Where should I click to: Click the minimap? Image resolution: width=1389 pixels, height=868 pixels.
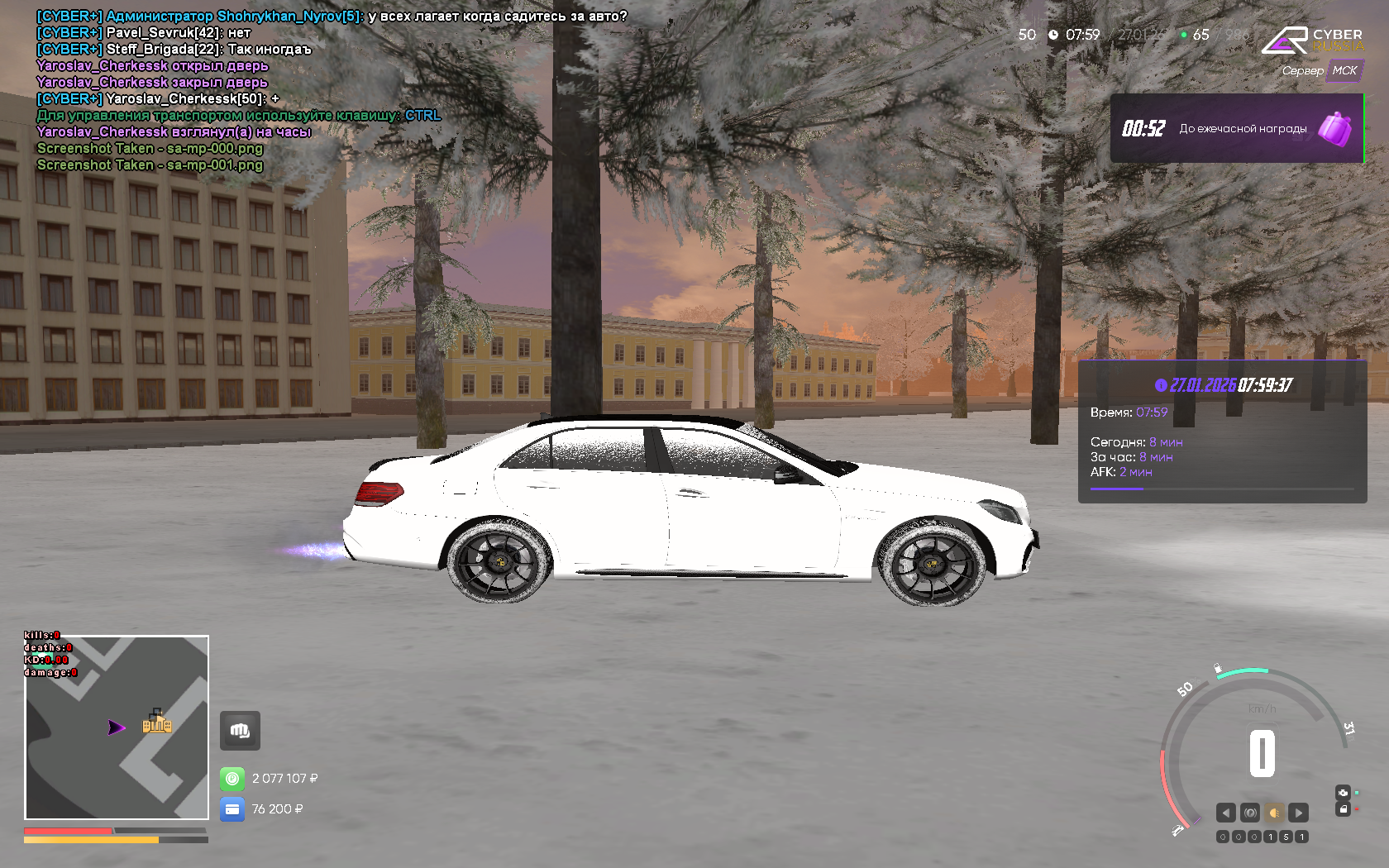click(x=117, y=727)
